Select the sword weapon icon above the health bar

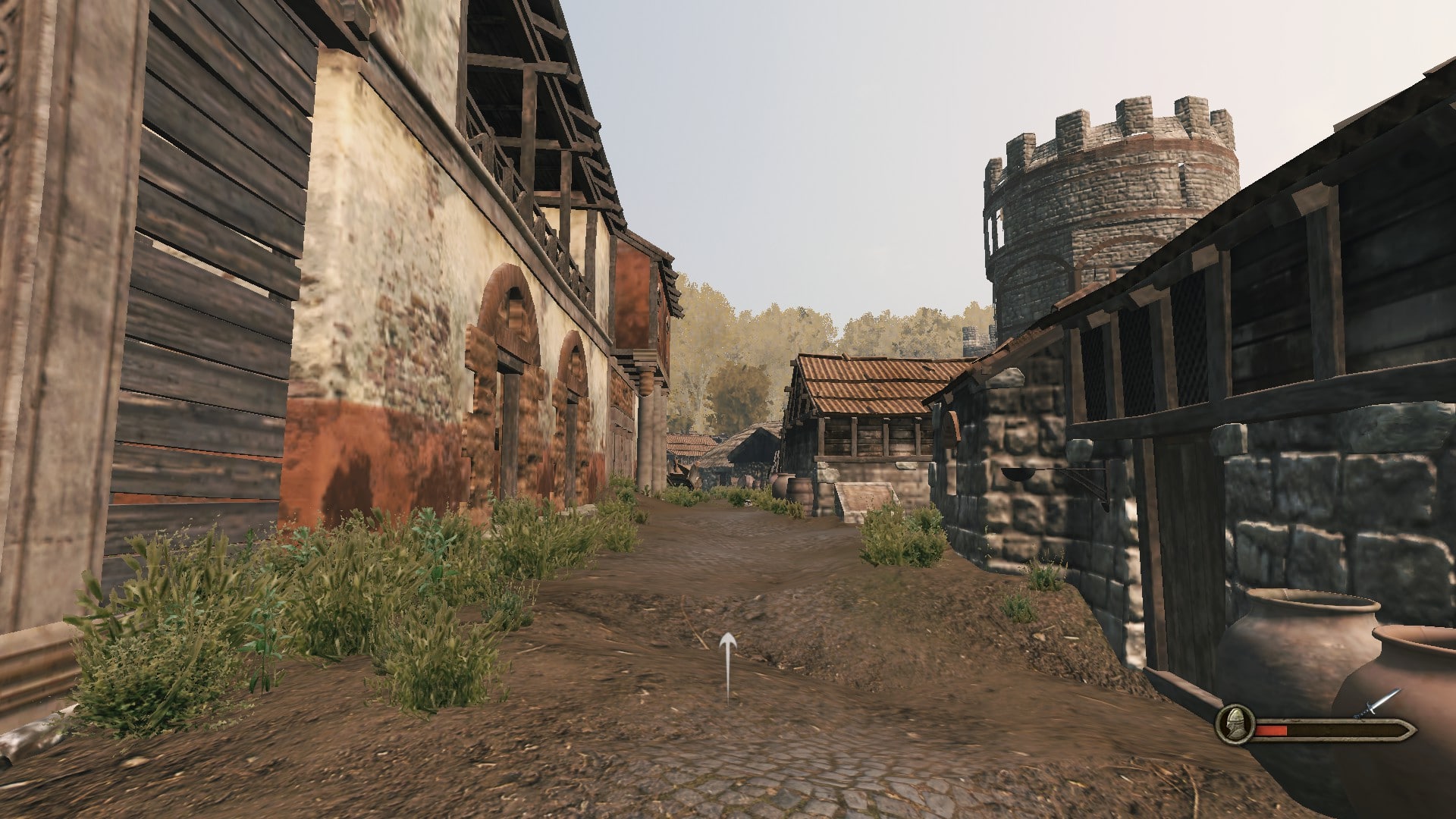(1378, 705)
